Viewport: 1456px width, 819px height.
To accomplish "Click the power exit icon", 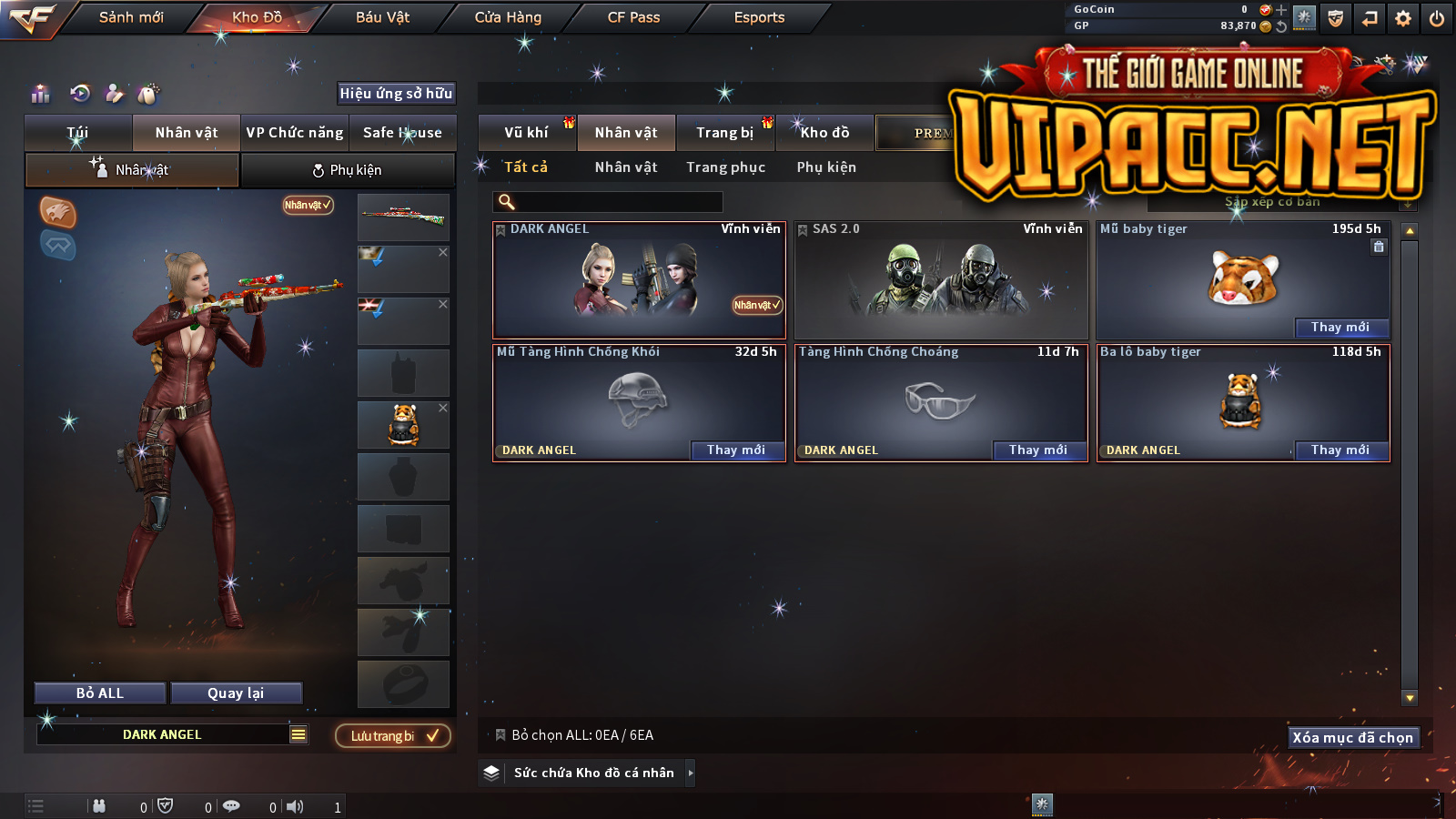I will [x=1437, y=18].
